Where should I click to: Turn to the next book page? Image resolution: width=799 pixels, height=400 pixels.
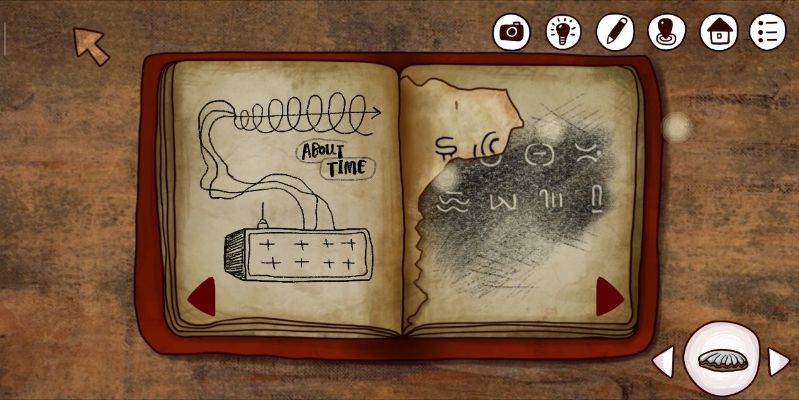pyautogui.click(x=609, y=296)
